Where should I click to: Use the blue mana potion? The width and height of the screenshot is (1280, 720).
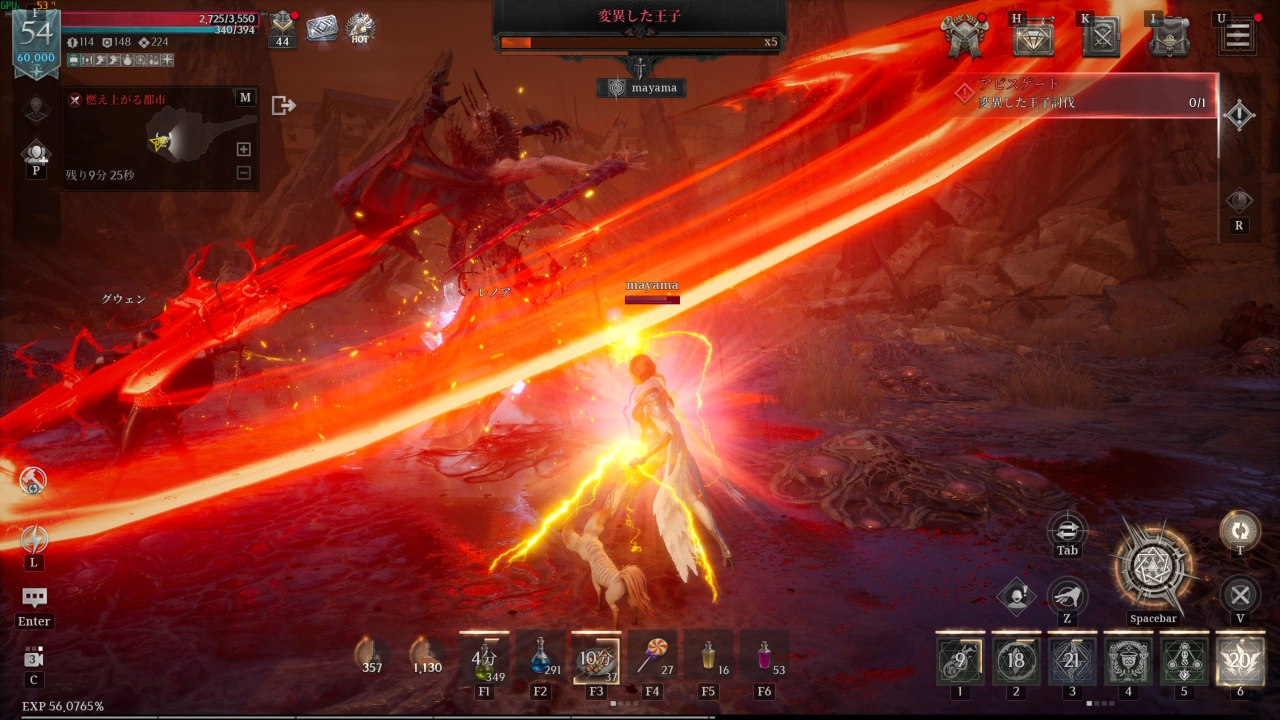point(540,657)
